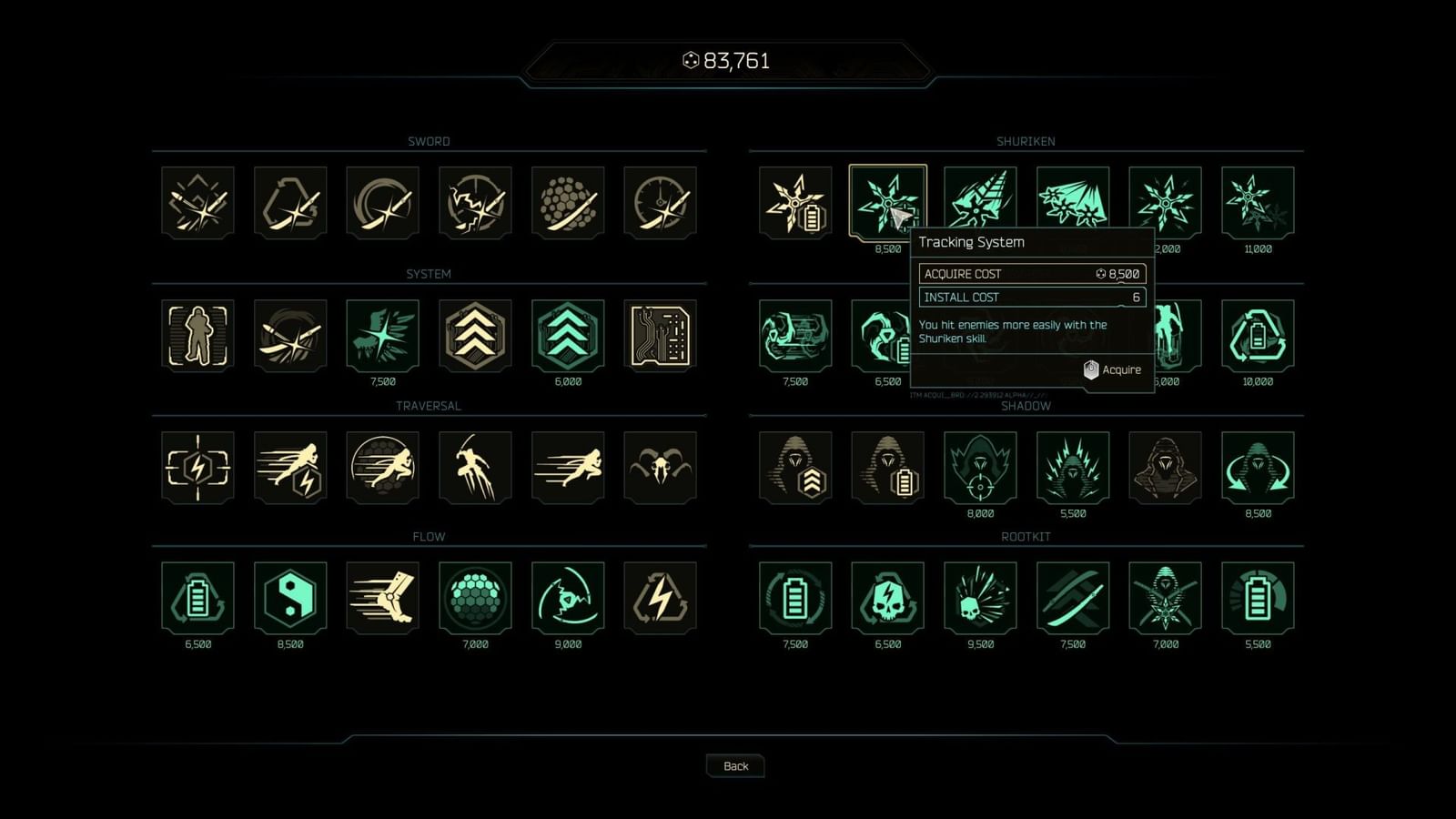Select the honeycomb sphere Flow upgrade costing 7,000
The image size is (1456, 819).
pos(476,599)
